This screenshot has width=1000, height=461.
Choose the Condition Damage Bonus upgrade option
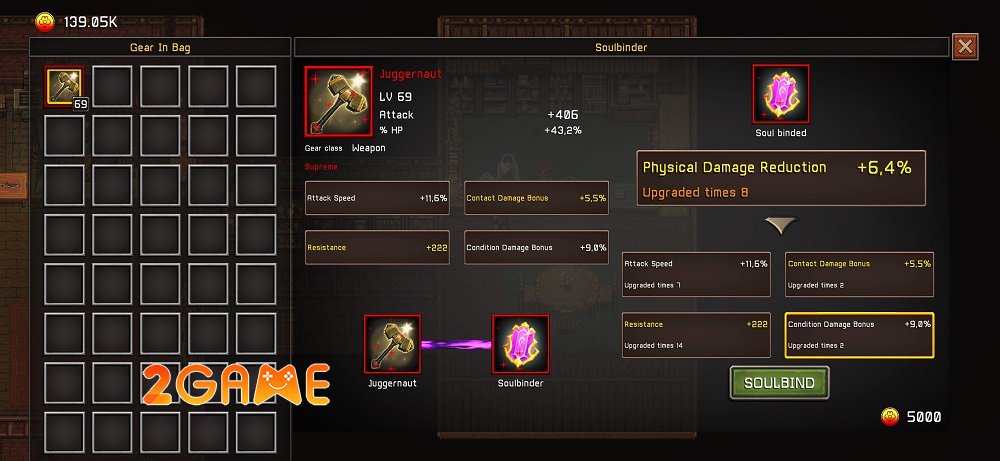859,335
